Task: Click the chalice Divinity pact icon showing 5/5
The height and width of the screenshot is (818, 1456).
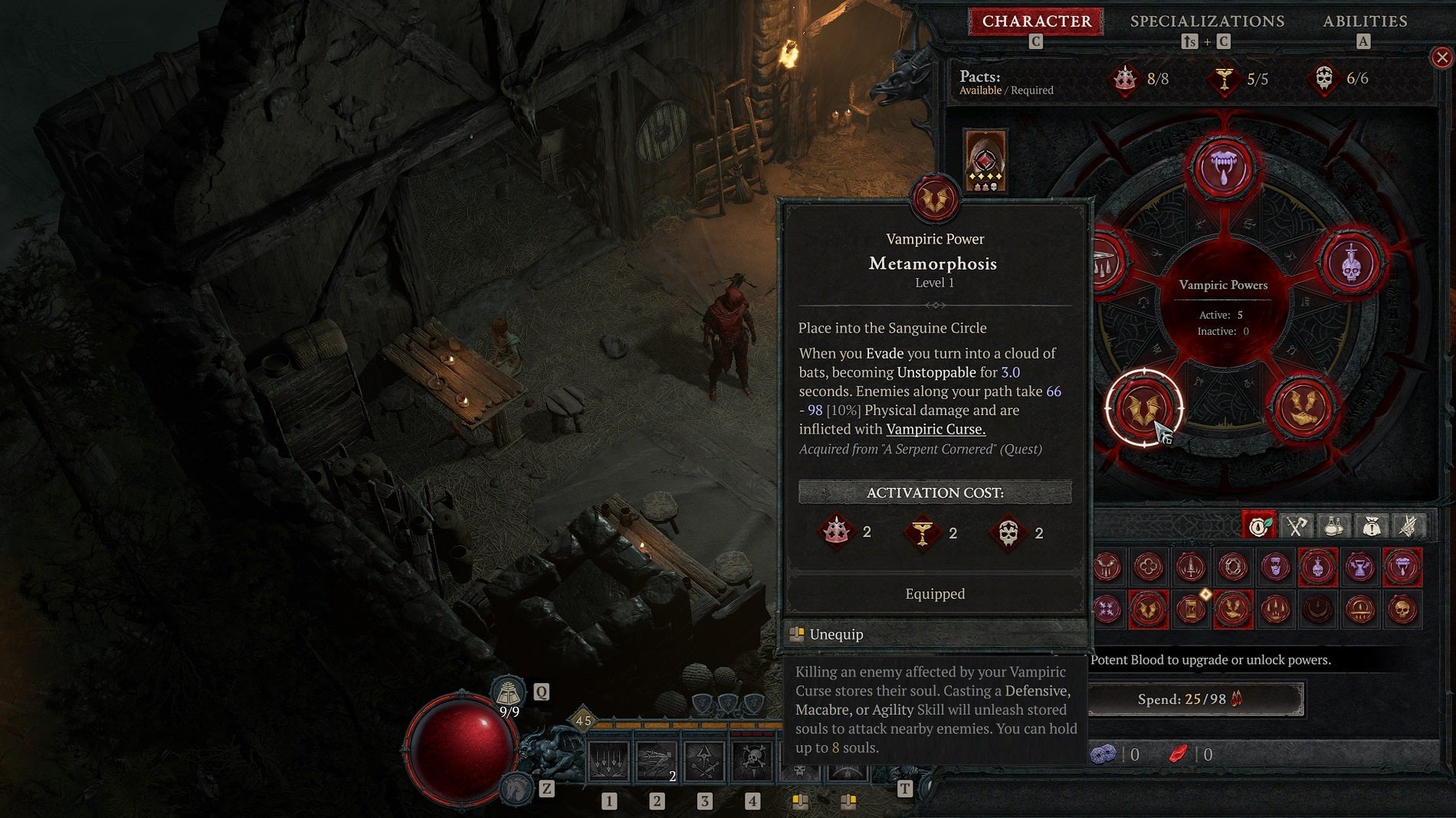Action: tap(1226, 77)
